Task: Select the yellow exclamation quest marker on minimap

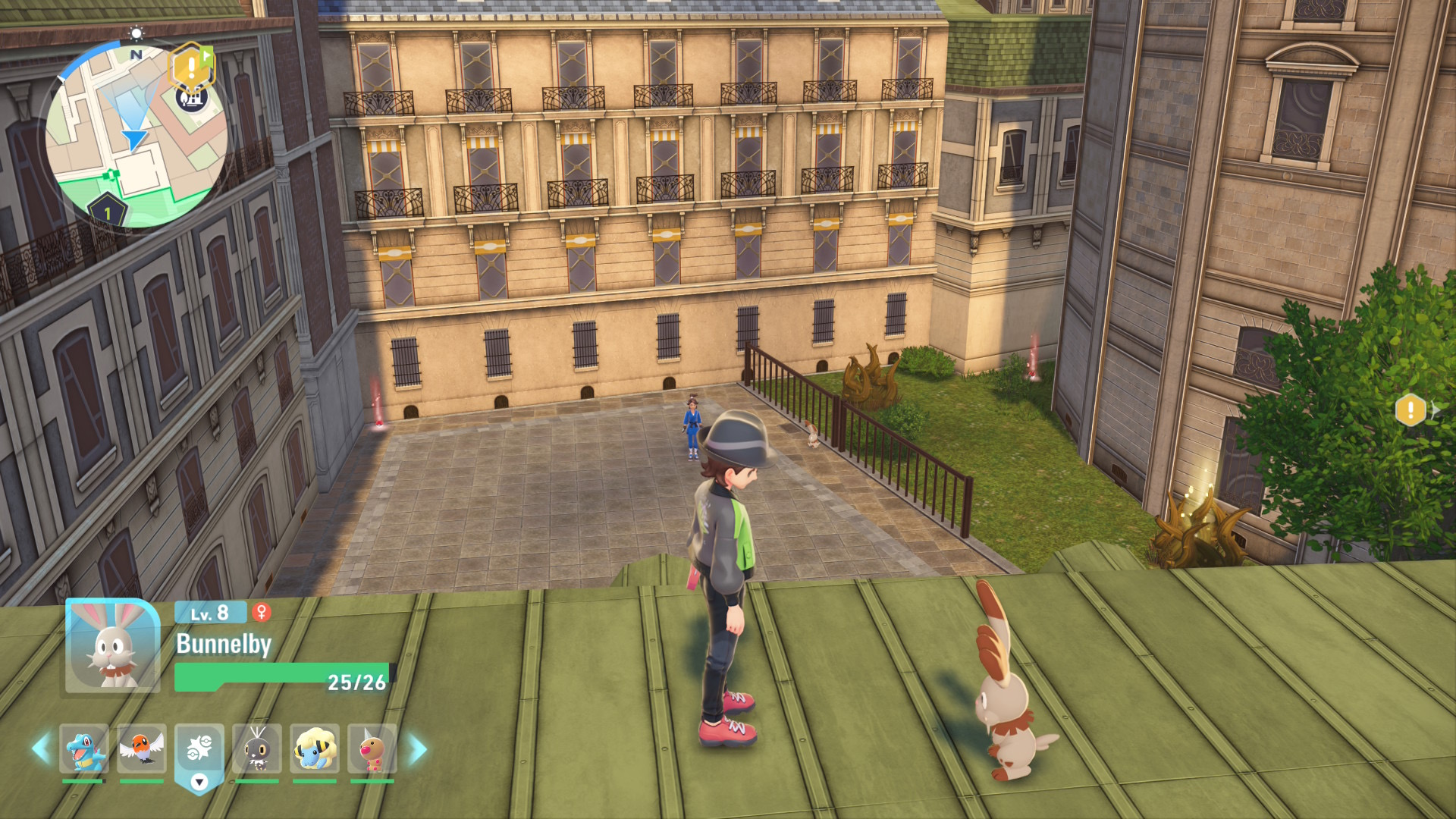Action: tap(191, 67)
